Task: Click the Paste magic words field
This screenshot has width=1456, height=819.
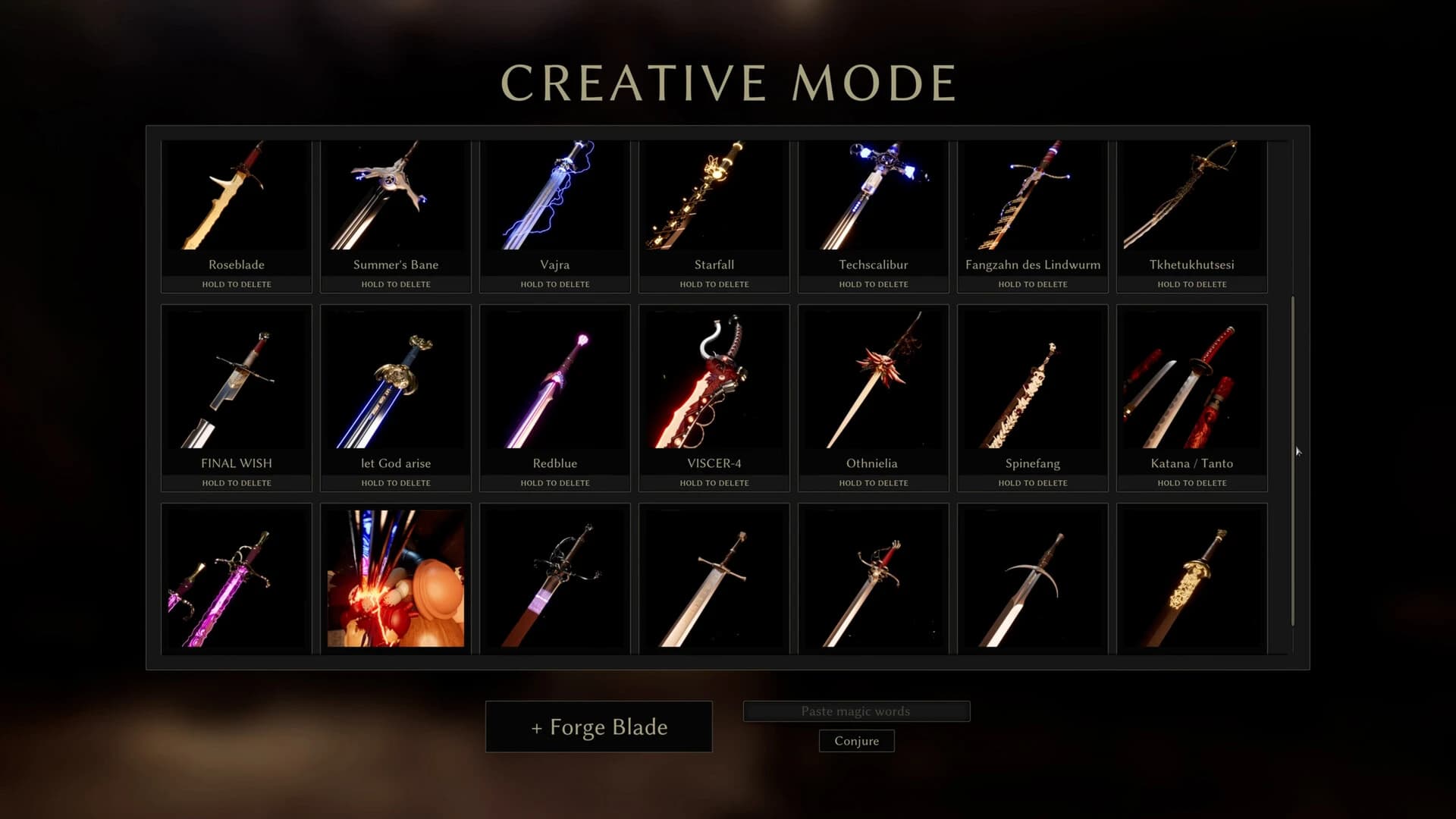Action: (x=857, y=711)
